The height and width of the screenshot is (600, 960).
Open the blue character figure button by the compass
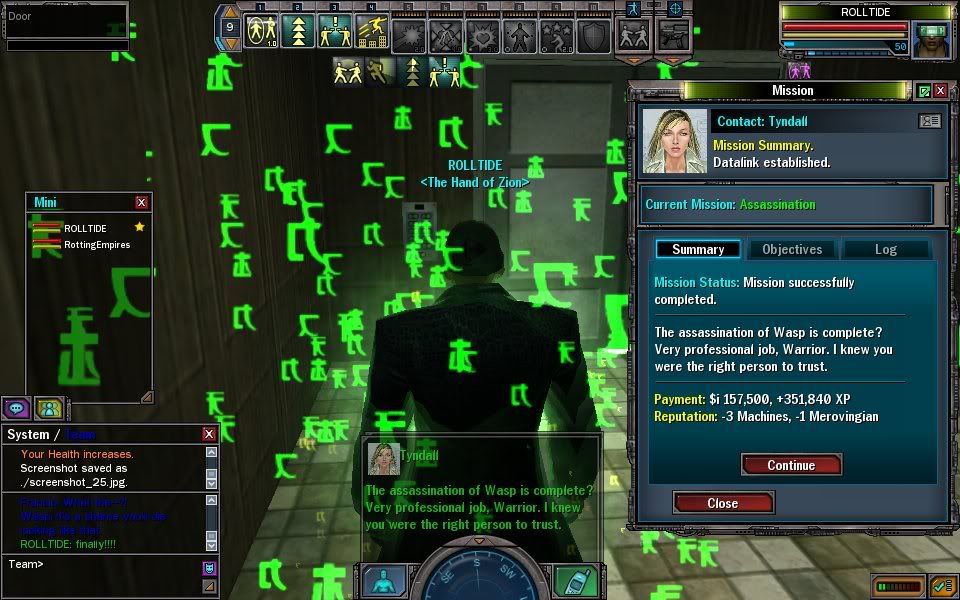pyautogui.click(x=384, y=581)
